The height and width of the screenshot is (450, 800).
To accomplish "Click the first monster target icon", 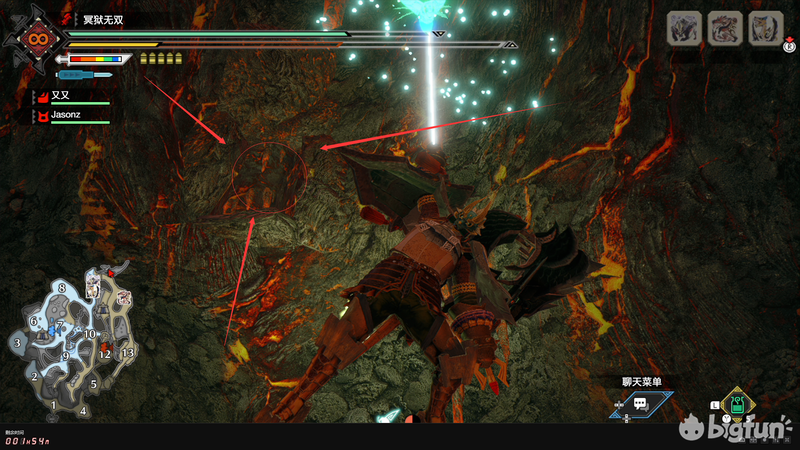I will 684,28.
